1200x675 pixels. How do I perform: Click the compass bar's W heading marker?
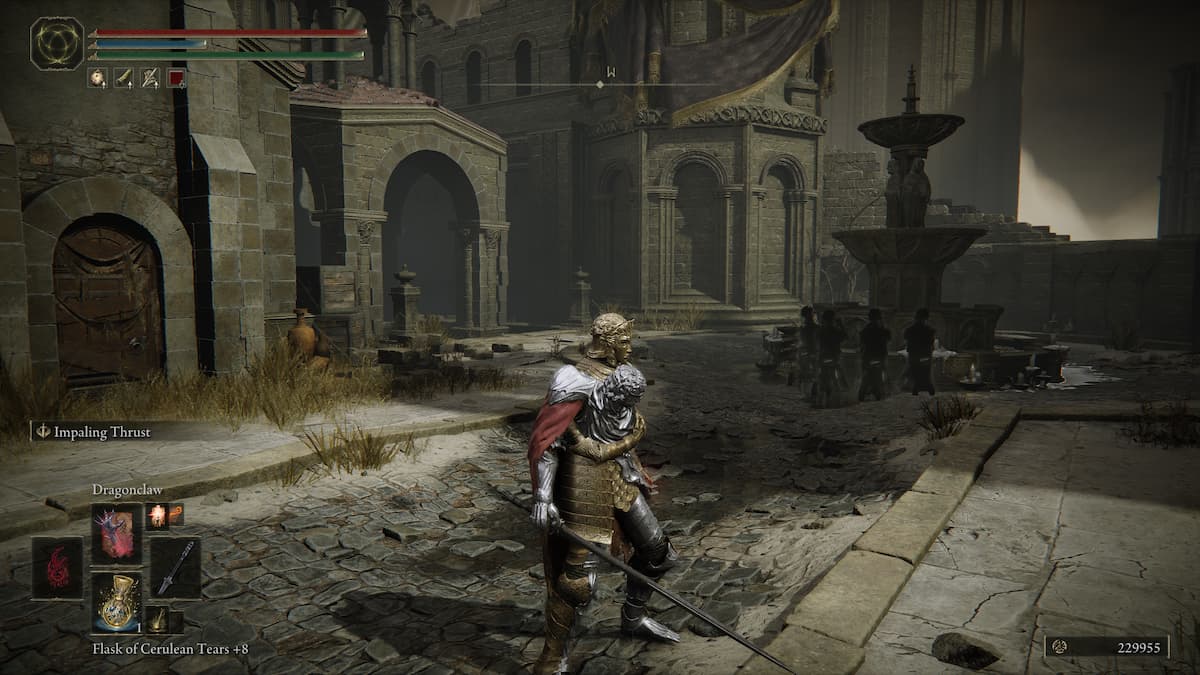pyautogui.click(x=609, y=71)
